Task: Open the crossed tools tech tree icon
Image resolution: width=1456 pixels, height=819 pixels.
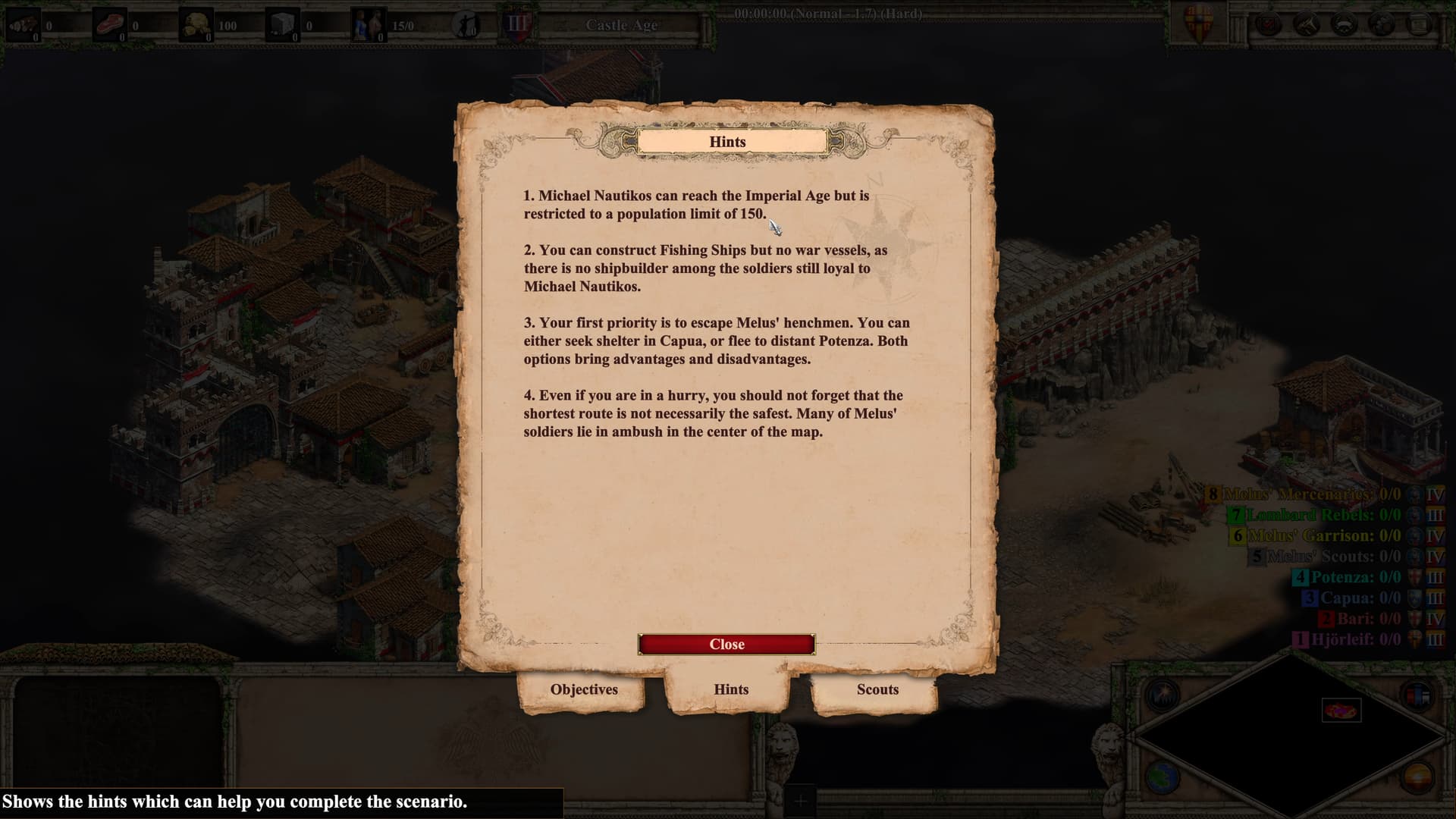Action: (1306, 25)
